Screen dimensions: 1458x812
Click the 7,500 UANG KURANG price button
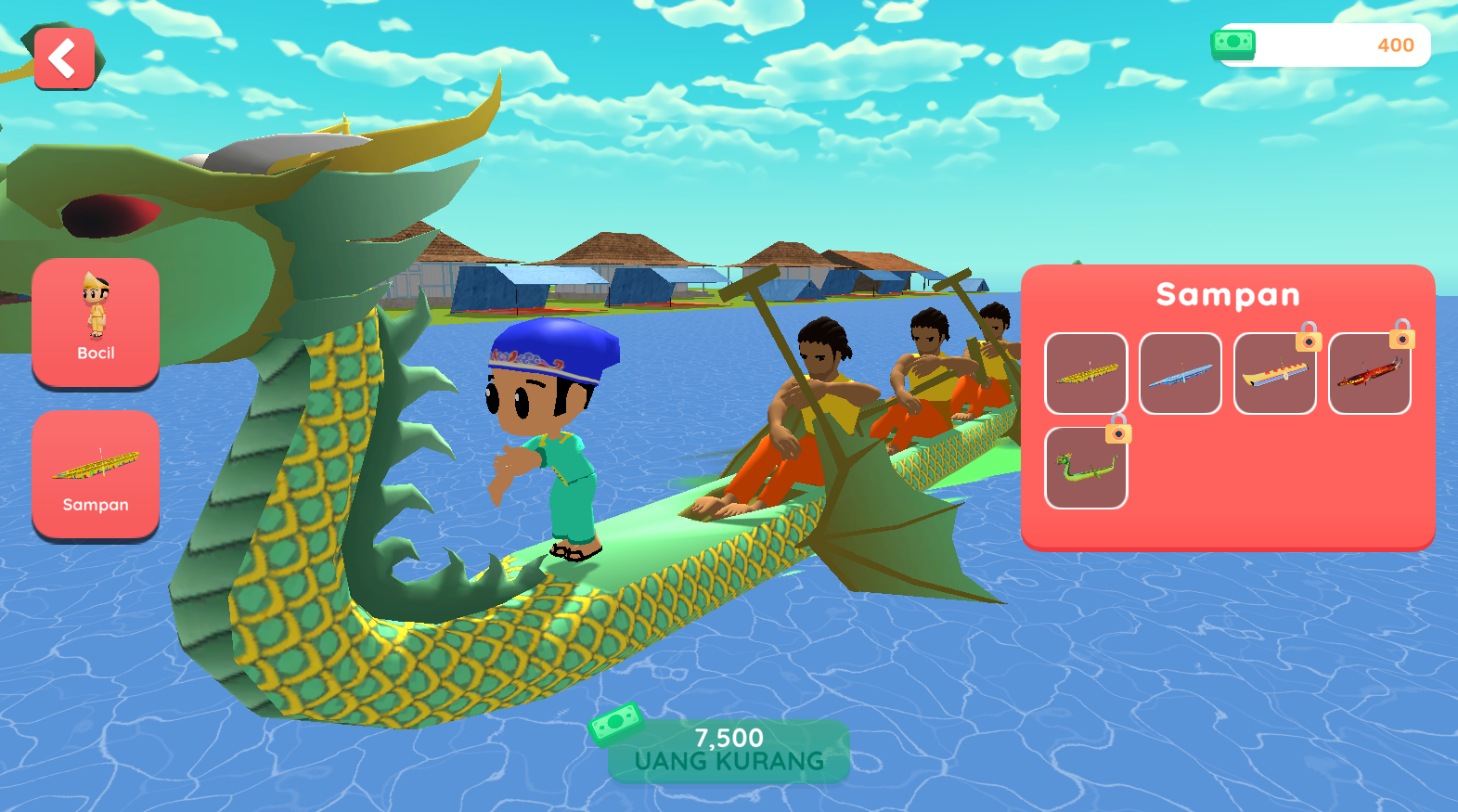tap(729, 752)
